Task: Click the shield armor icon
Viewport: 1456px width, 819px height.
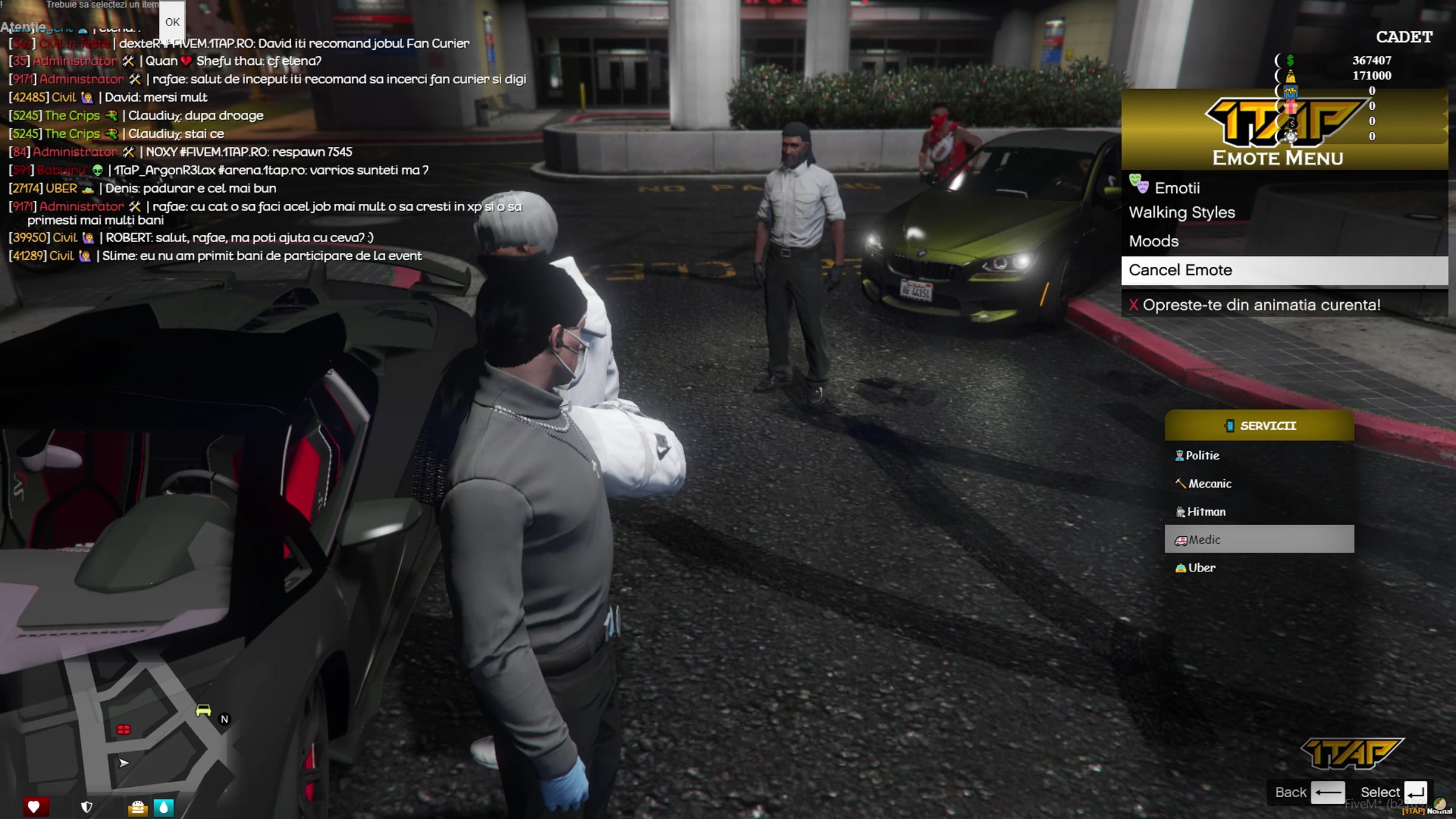Action: tap(87, 807)
